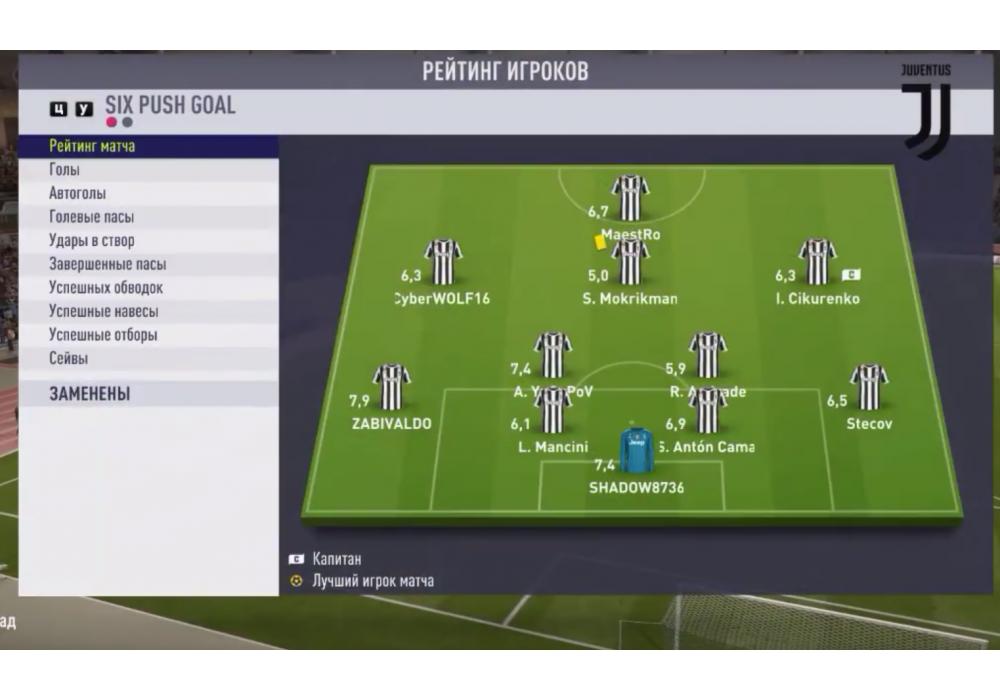Select goalkeeper SHADOW8736 on the pitch
Screen dimensions: 1000x700
635,452
